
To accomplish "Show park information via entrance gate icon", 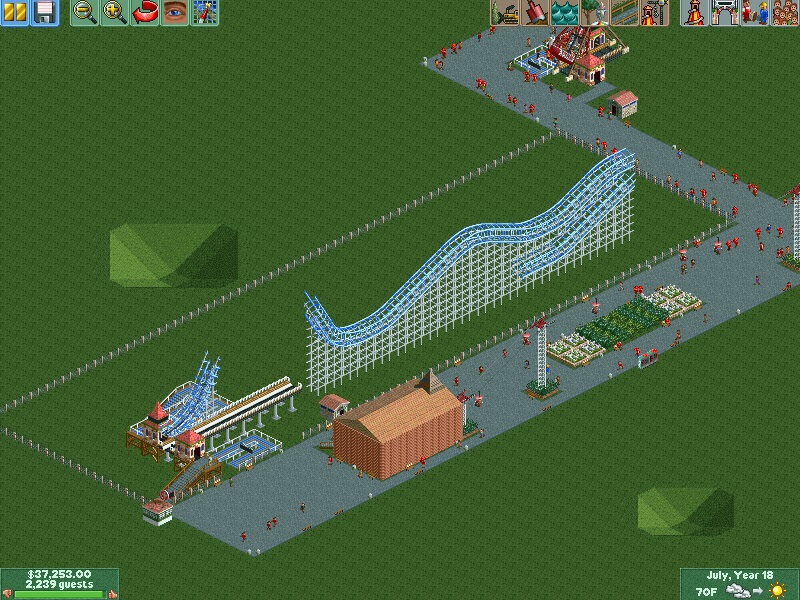I will 723,13.
